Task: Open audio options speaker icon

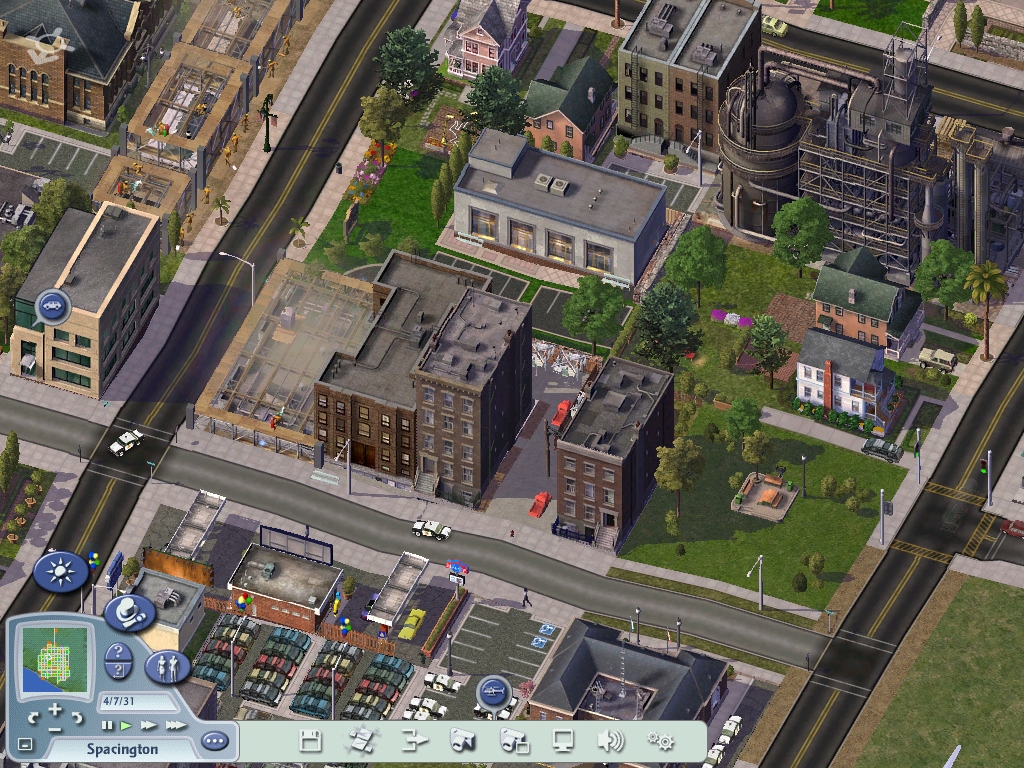Action: tap(610, 741)
